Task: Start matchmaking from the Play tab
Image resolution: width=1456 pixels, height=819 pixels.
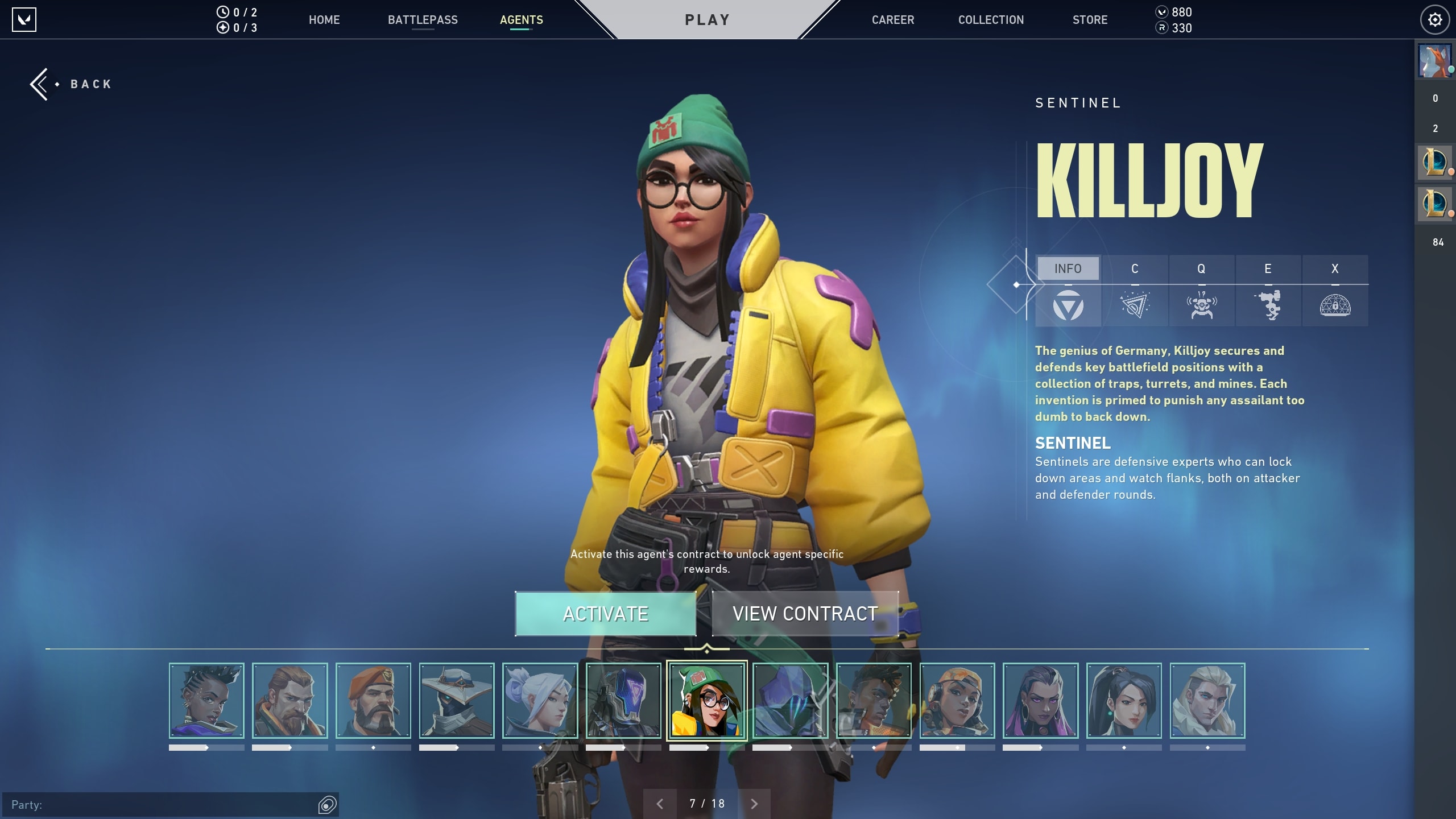Action: point(707,20)
